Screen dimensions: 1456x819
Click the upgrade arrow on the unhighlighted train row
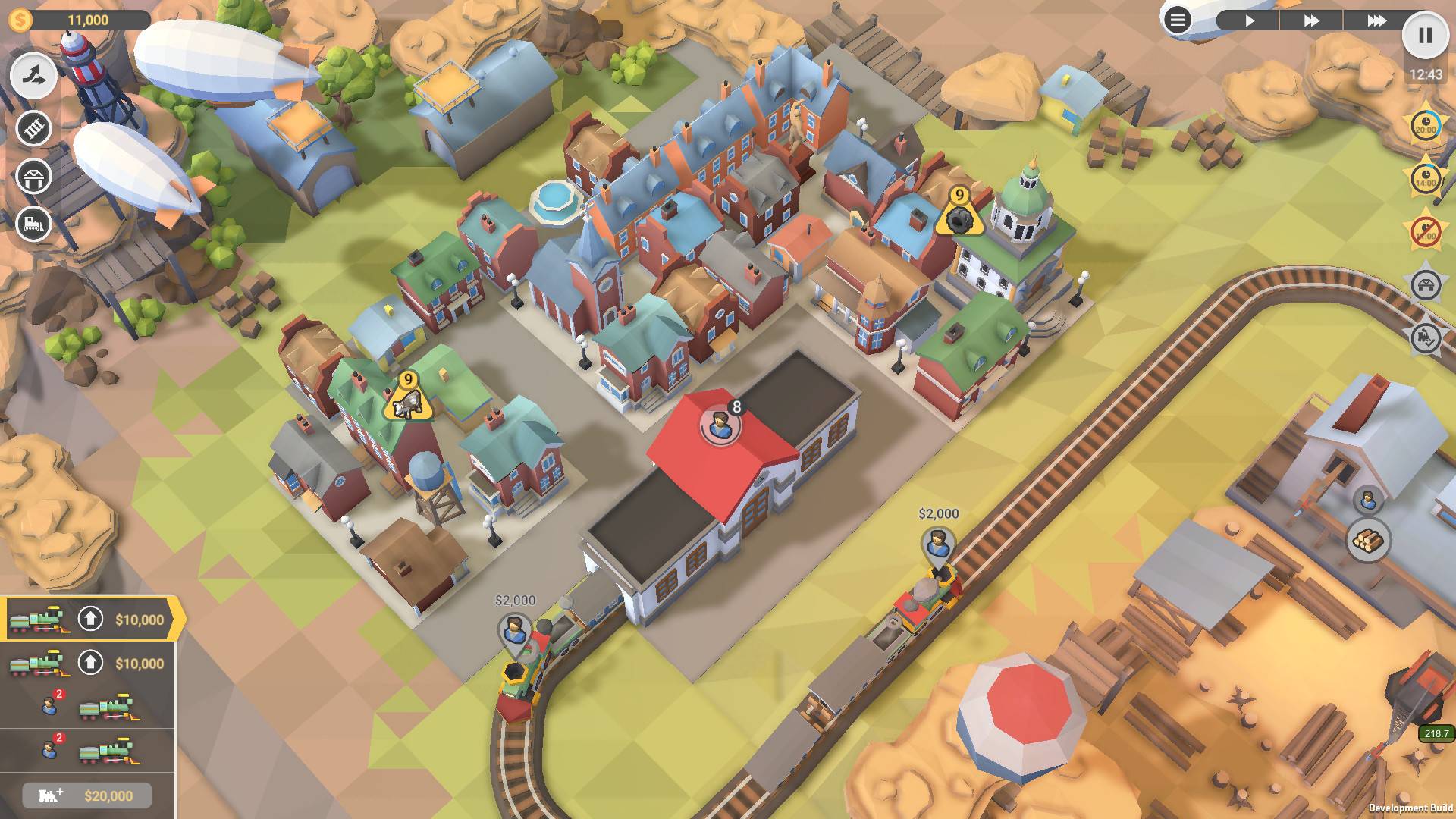[x=90, y=663]
